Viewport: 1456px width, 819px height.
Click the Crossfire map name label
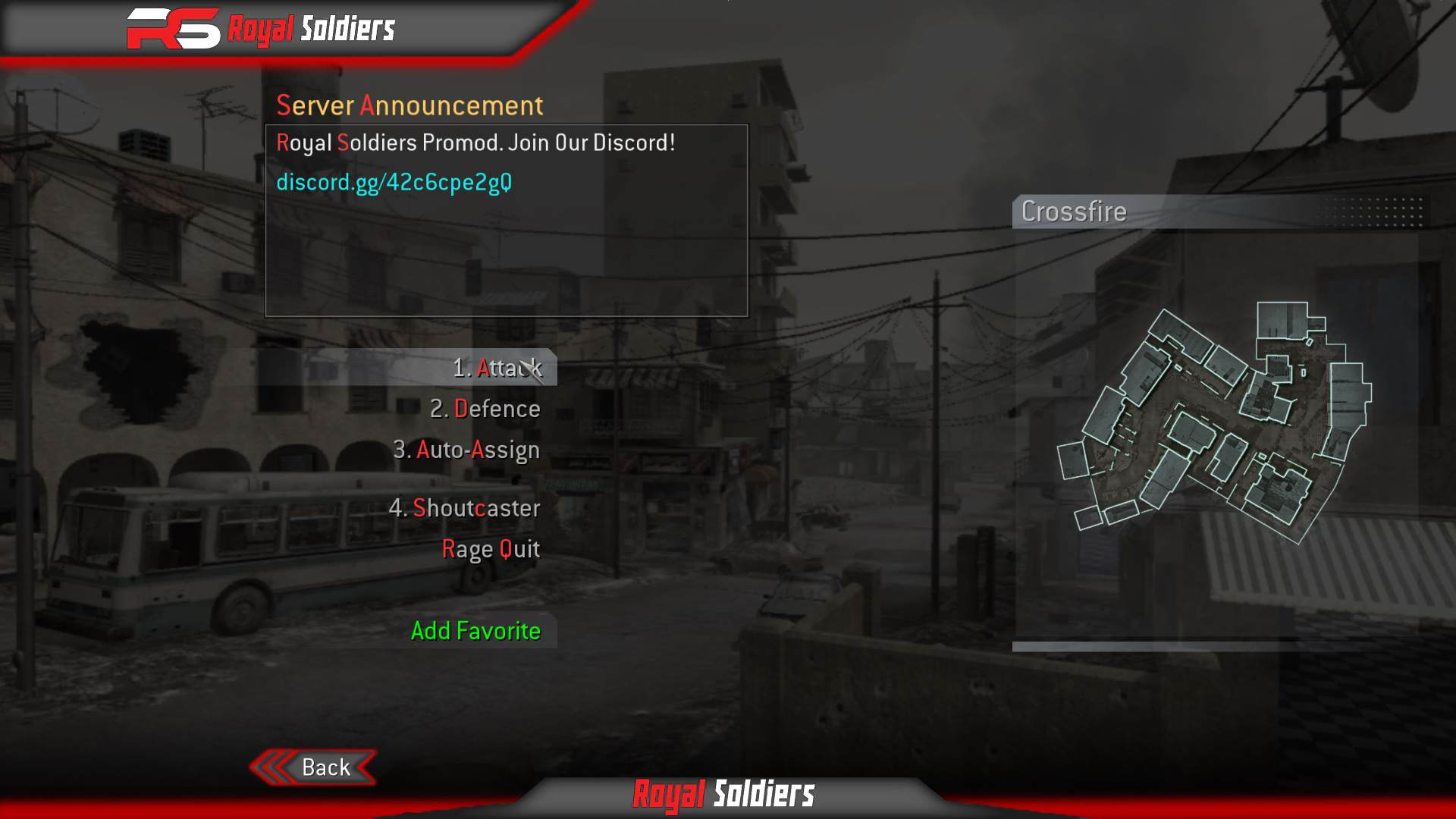pos(1073,212)
